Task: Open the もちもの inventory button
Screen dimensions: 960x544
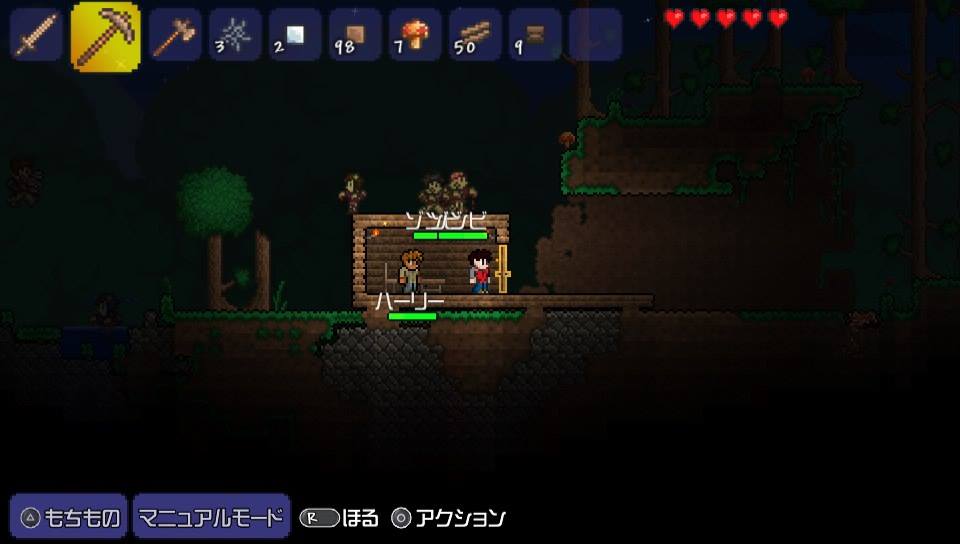Action: 69,518
